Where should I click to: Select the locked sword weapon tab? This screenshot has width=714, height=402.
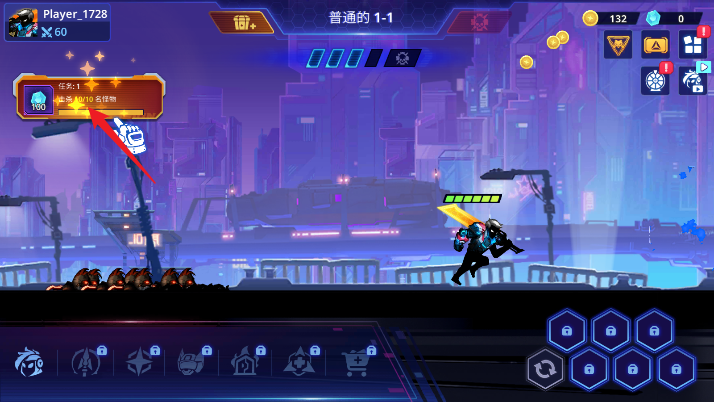pyautogui.click(x=85, y=363)
